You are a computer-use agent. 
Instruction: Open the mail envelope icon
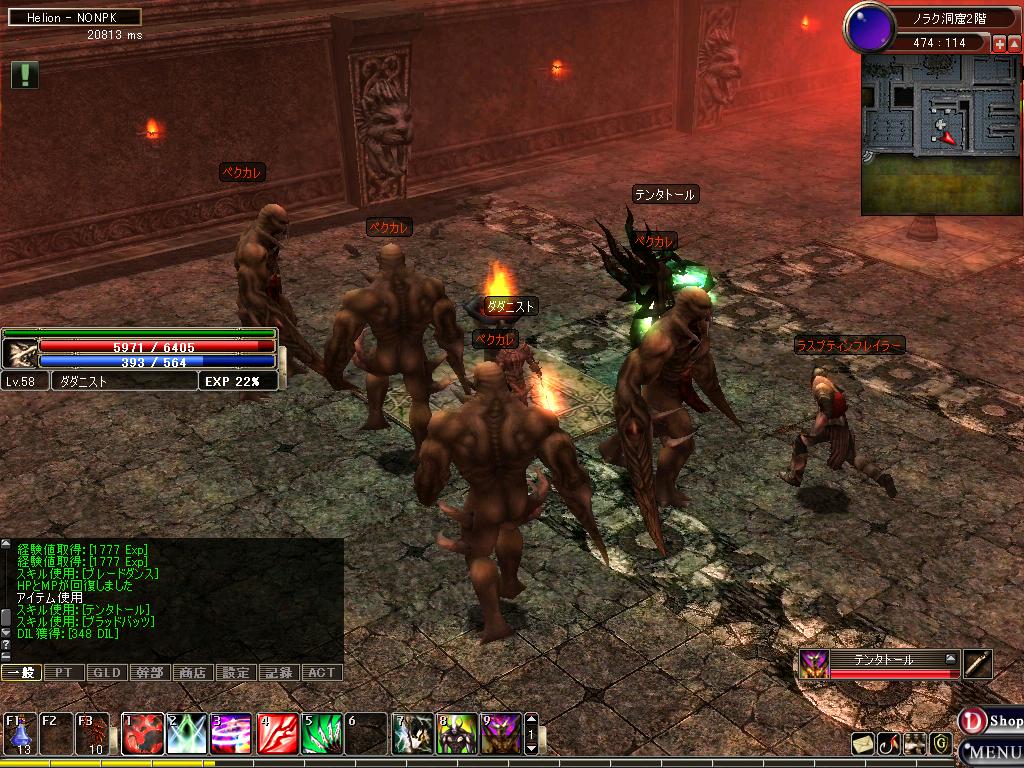tap(862, 743)
